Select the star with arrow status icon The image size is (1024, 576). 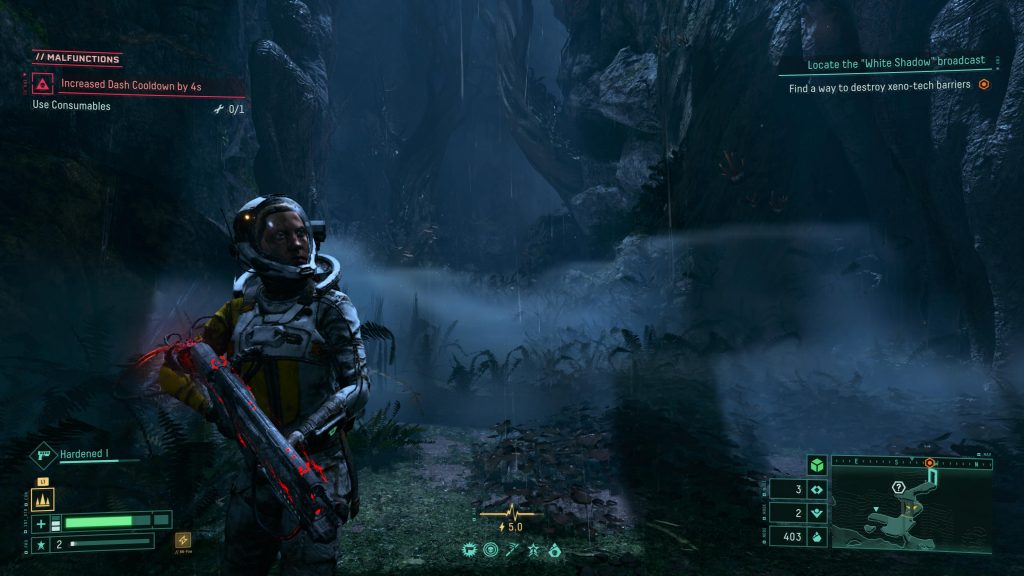(533, 549)
